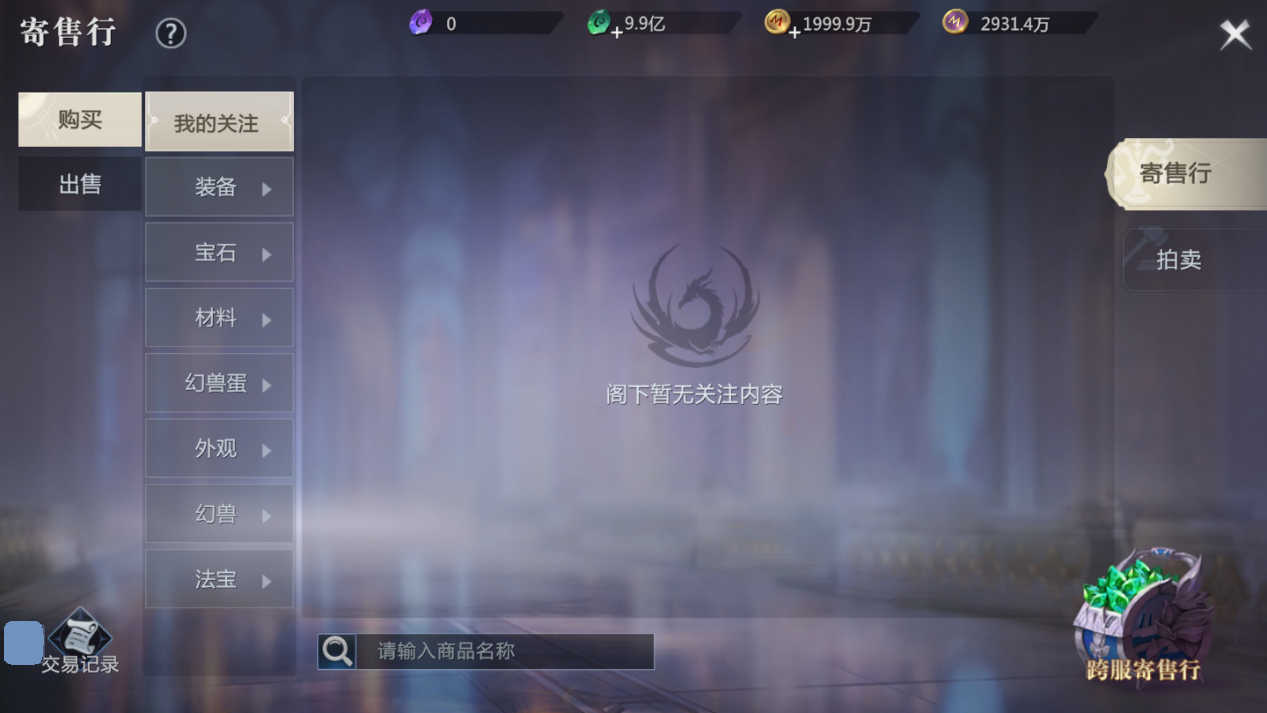The height and width of the screenshot is (713, 1267).
Task: Add green currency with the plus button
Action: click(x=616, y=32)
